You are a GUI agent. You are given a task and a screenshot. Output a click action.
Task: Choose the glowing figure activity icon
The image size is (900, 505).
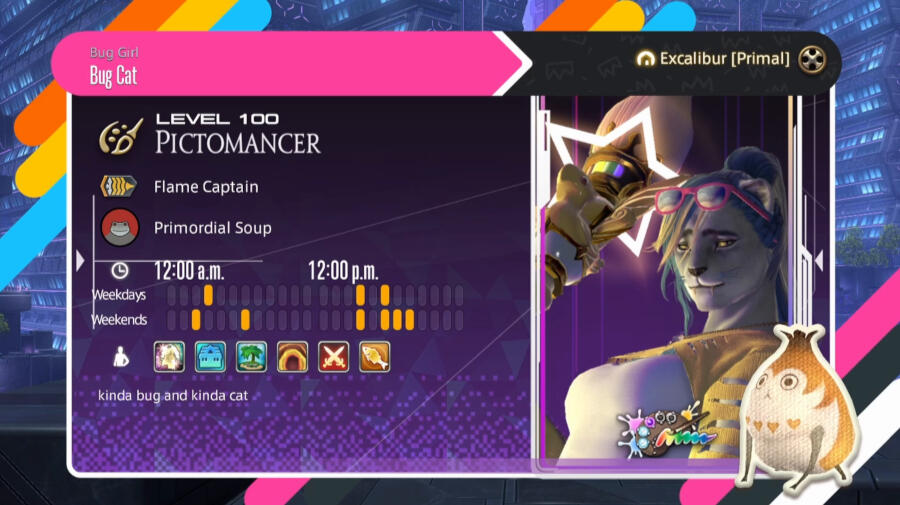coord(169,356)
